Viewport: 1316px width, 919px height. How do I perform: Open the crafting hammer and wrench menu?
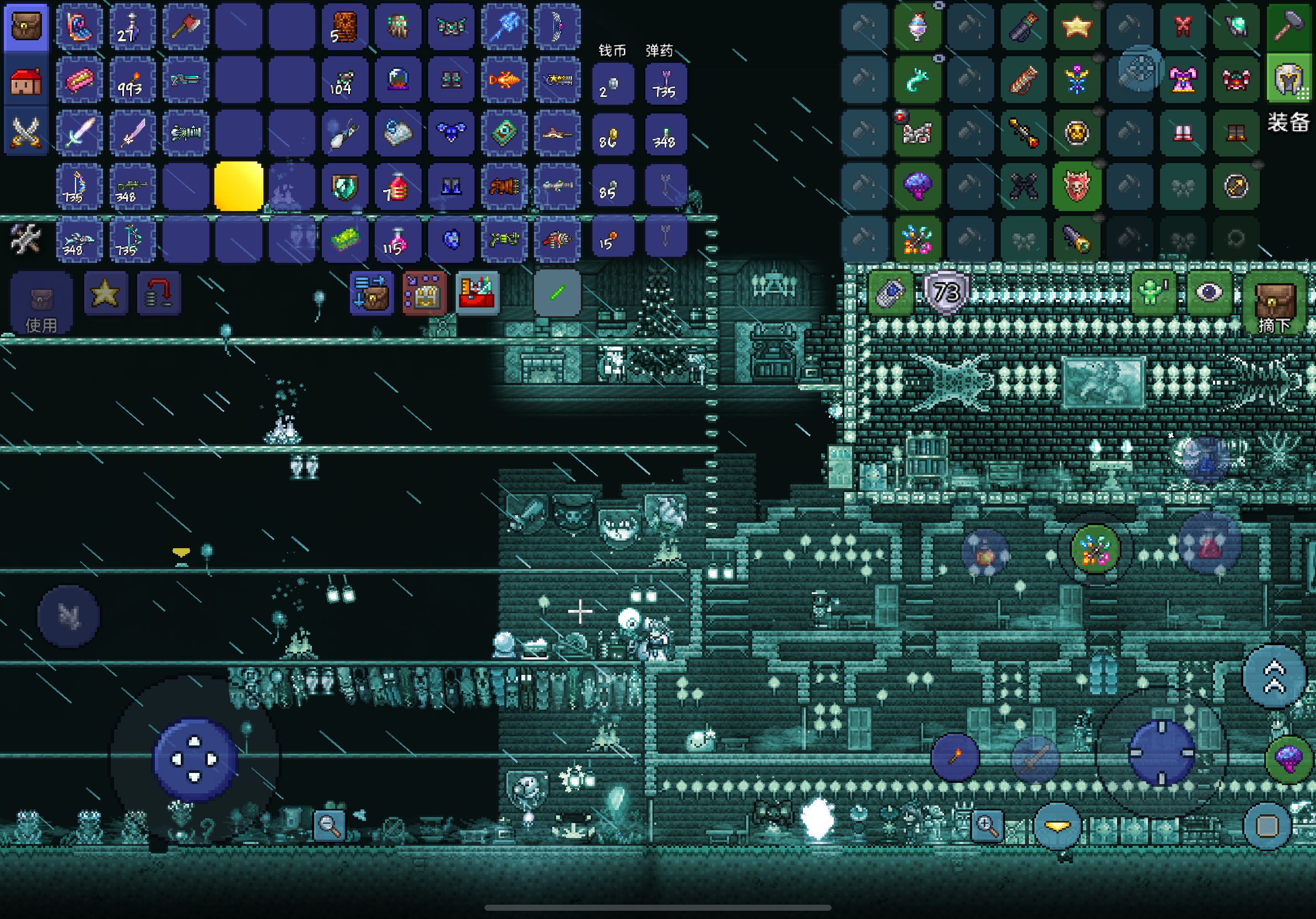(26, 240)
